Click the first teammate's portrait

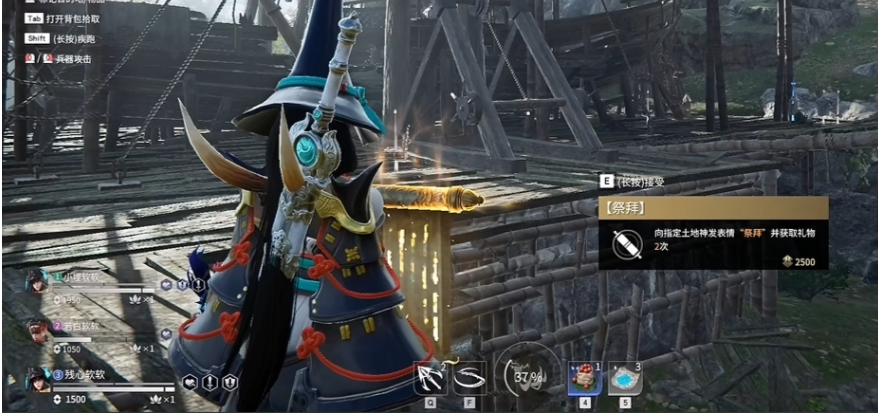(36, 281)
